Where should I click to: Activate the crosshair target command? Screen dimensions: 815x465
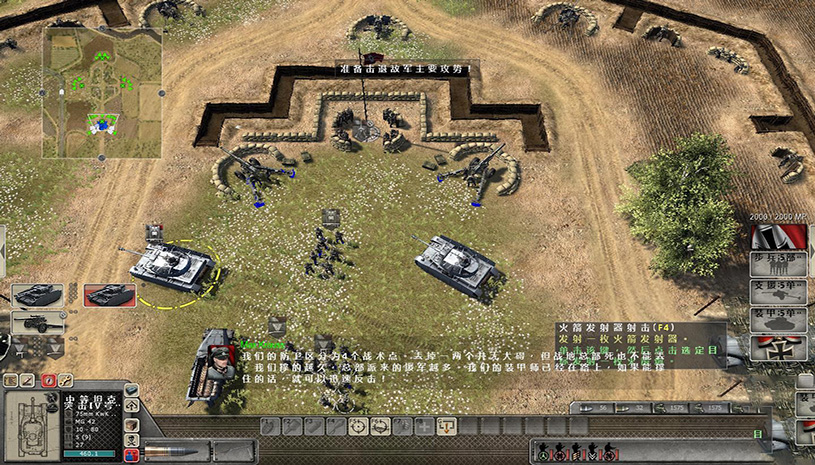pos(358,426)
